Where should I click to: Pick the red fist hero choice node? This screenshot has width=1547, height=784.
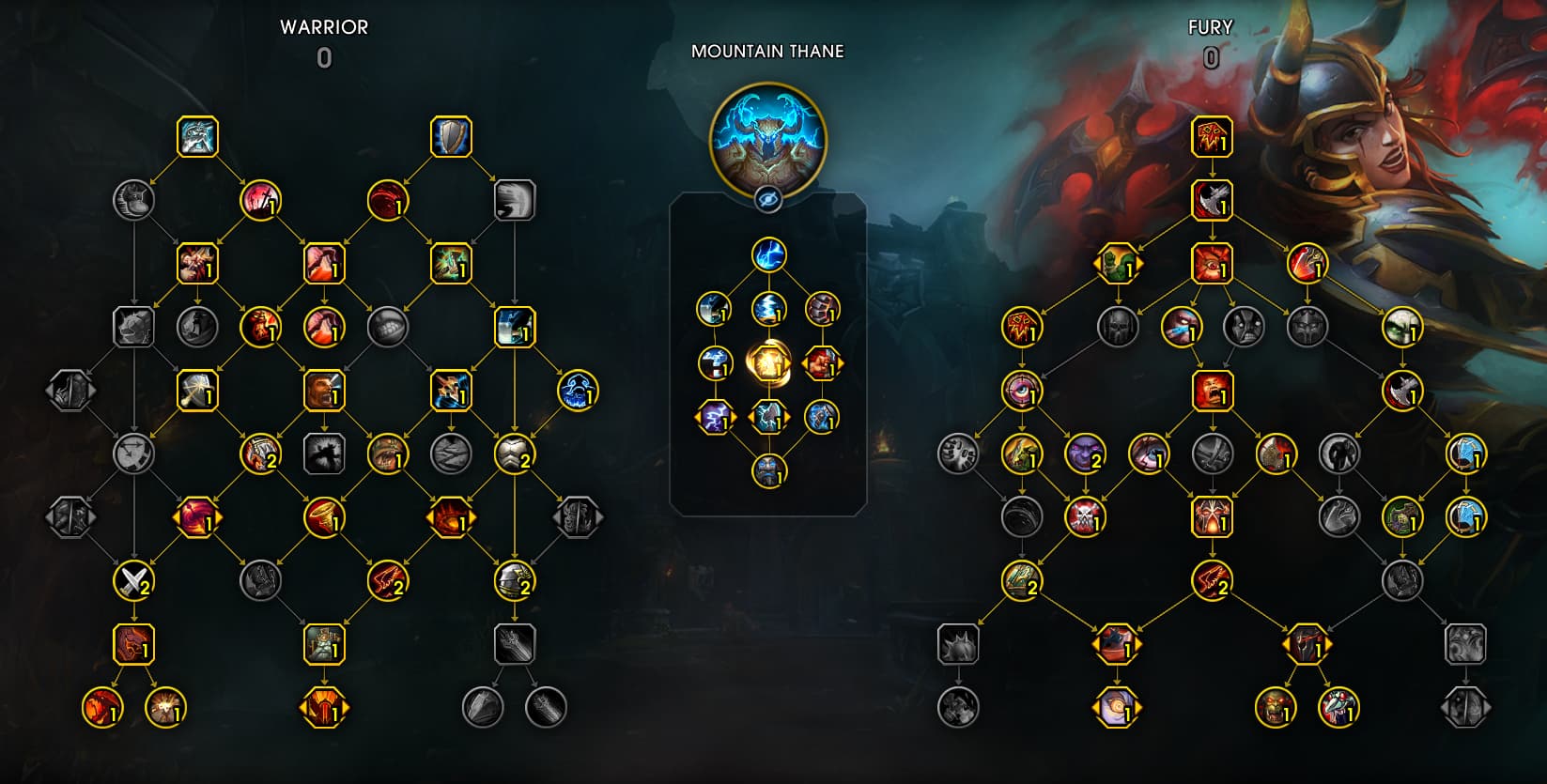point(822,362)
